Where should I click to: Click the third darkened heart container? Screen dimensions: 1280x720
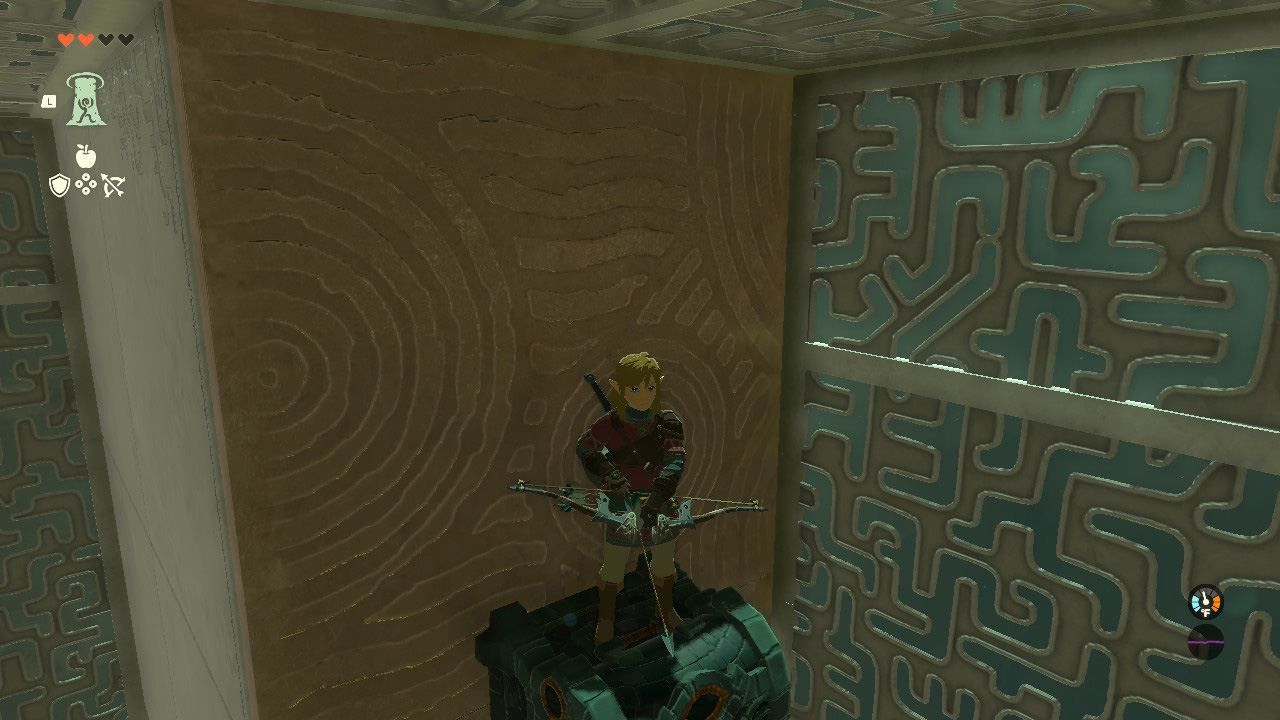107,39
